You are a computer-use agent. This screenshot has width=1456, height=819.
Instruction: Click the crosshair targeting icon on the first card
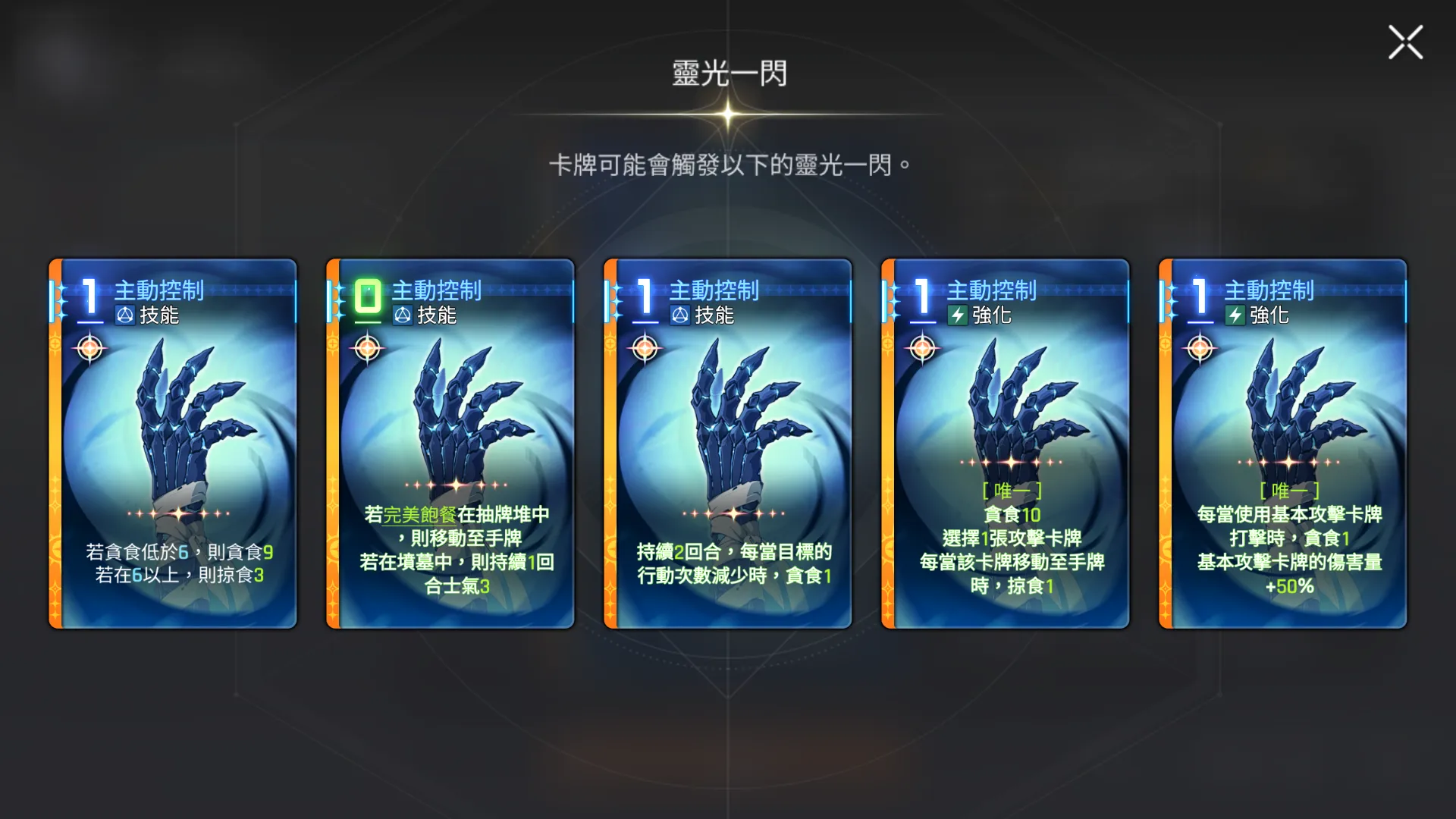click(x=89, y=350)
